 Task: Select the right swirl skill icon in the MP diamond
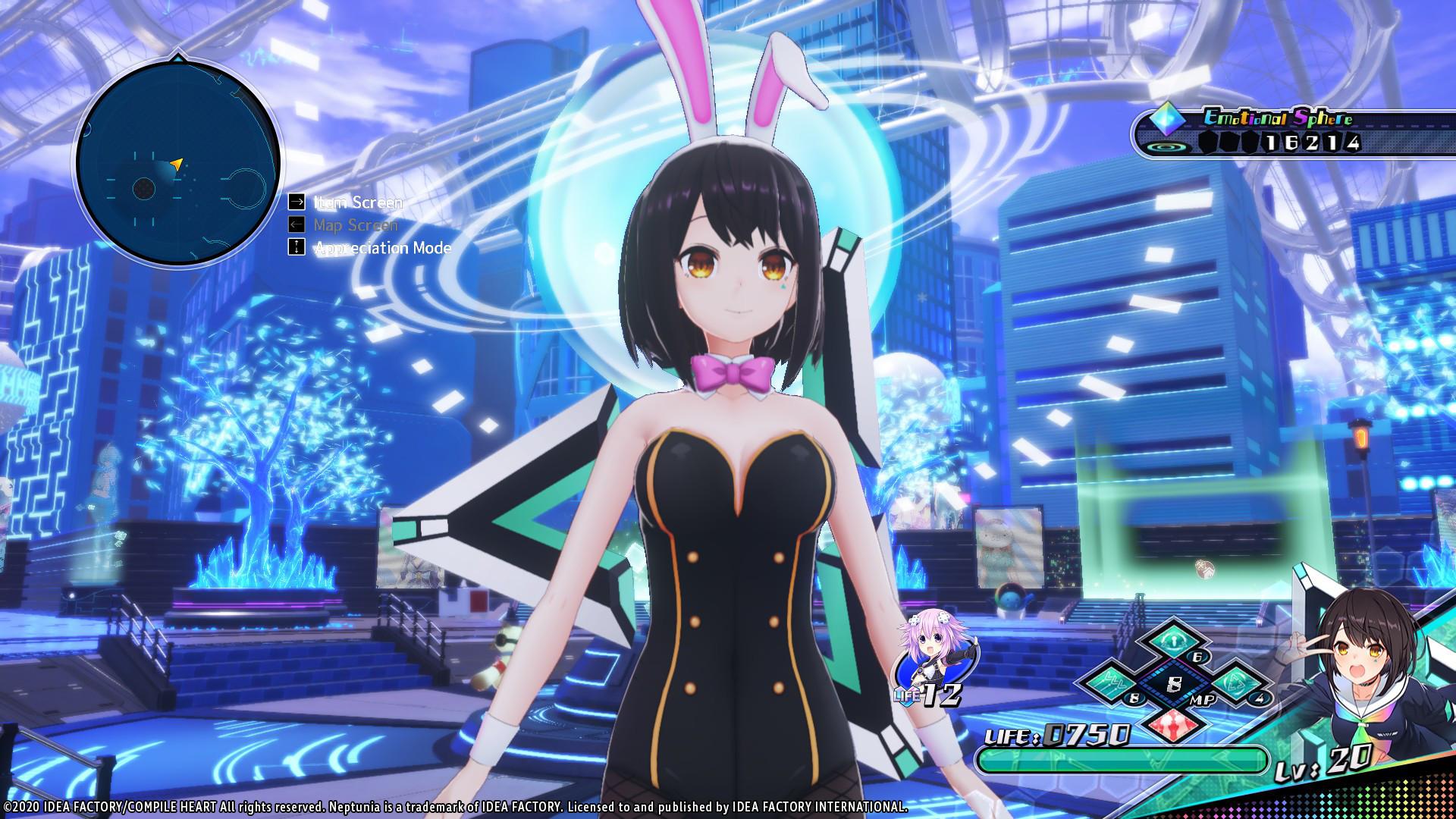coord(1235,681)
